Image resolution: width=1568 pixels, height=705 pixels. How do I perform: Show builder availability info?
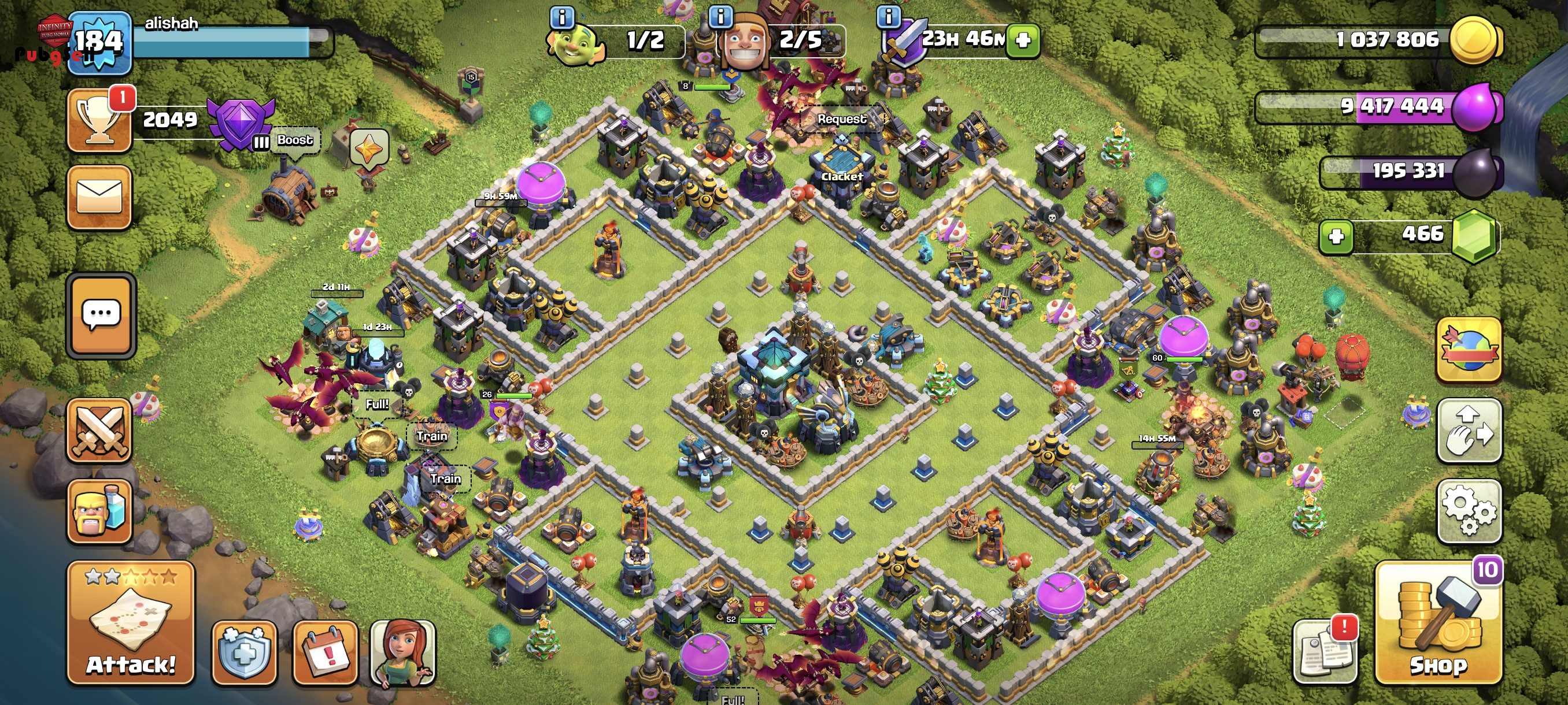point(721,17)
